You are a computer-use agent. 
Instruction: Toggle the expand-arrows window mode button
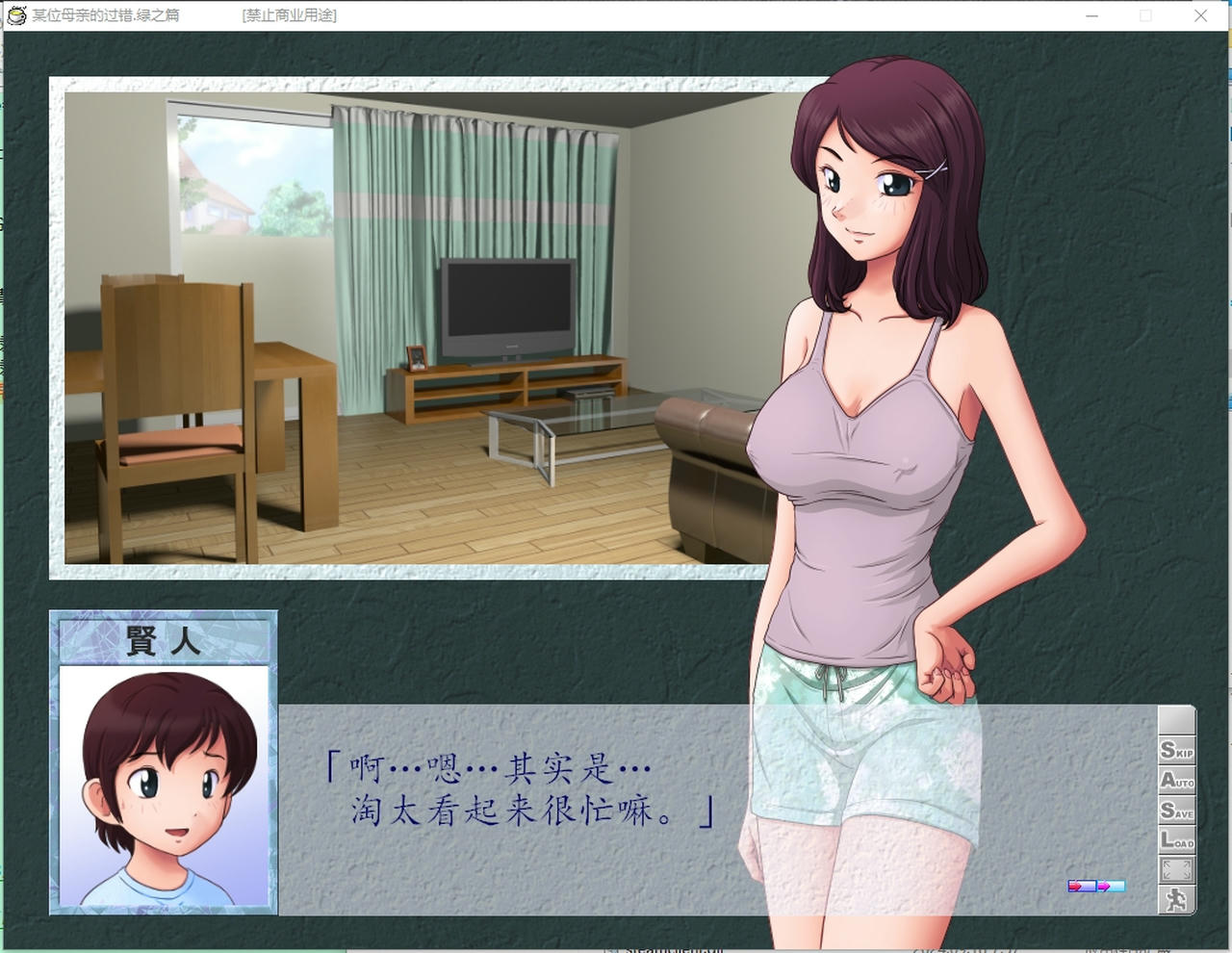1177,867
